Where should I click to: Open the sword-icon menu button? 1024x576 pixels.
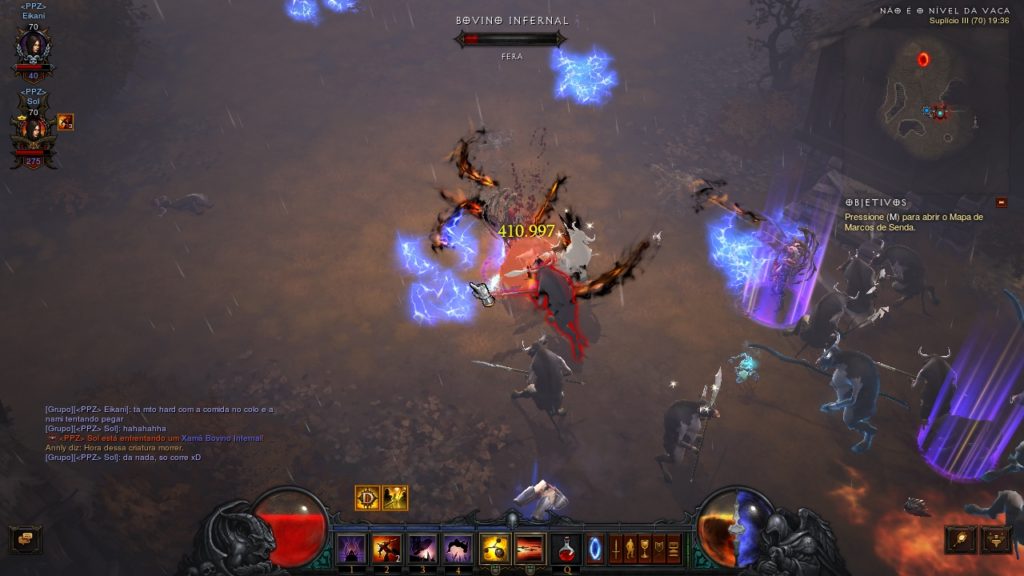coord(616,548)
